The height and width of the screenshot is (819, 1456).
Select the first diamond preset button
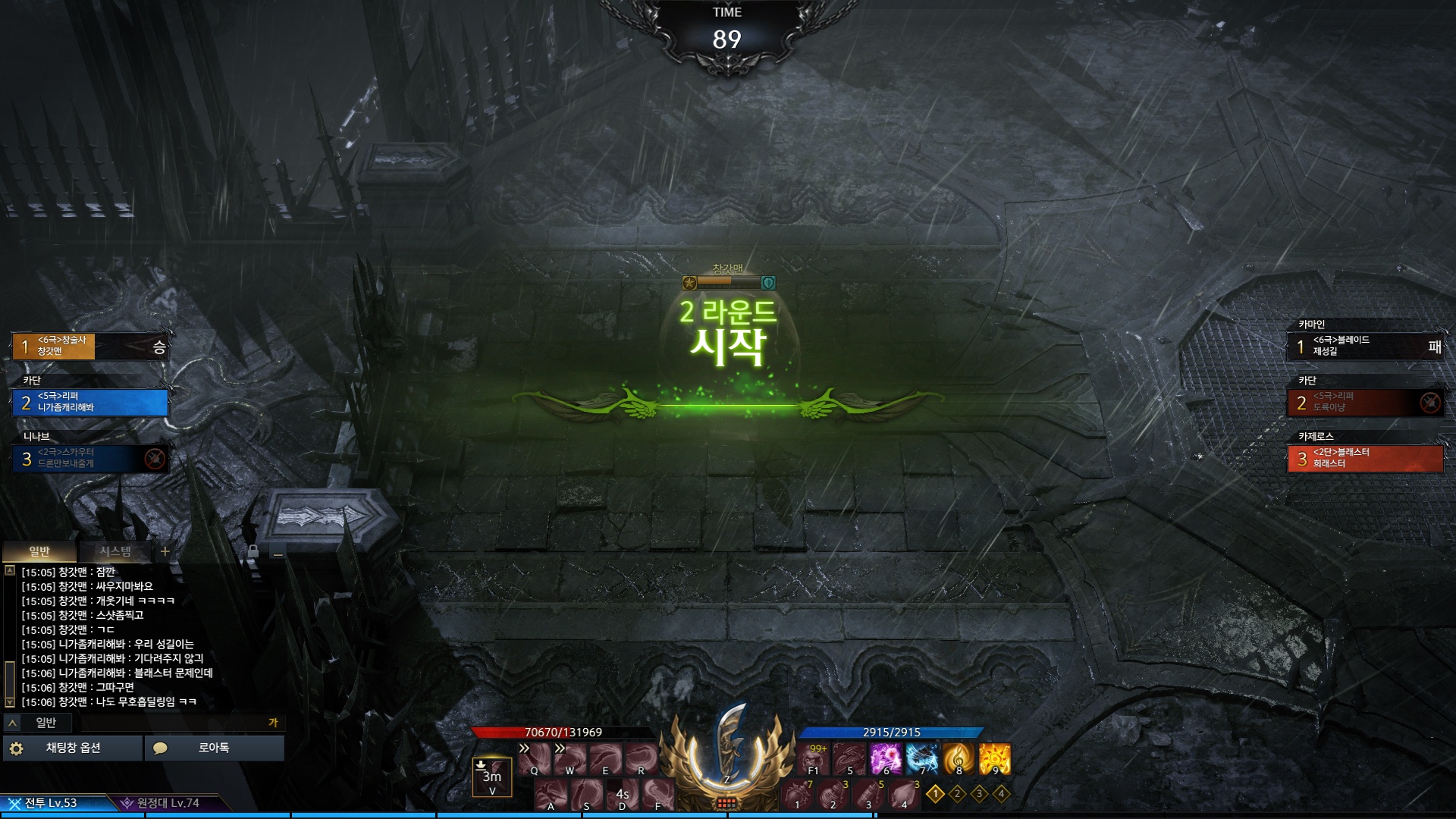pyautogui.click(x=935, y=794)
